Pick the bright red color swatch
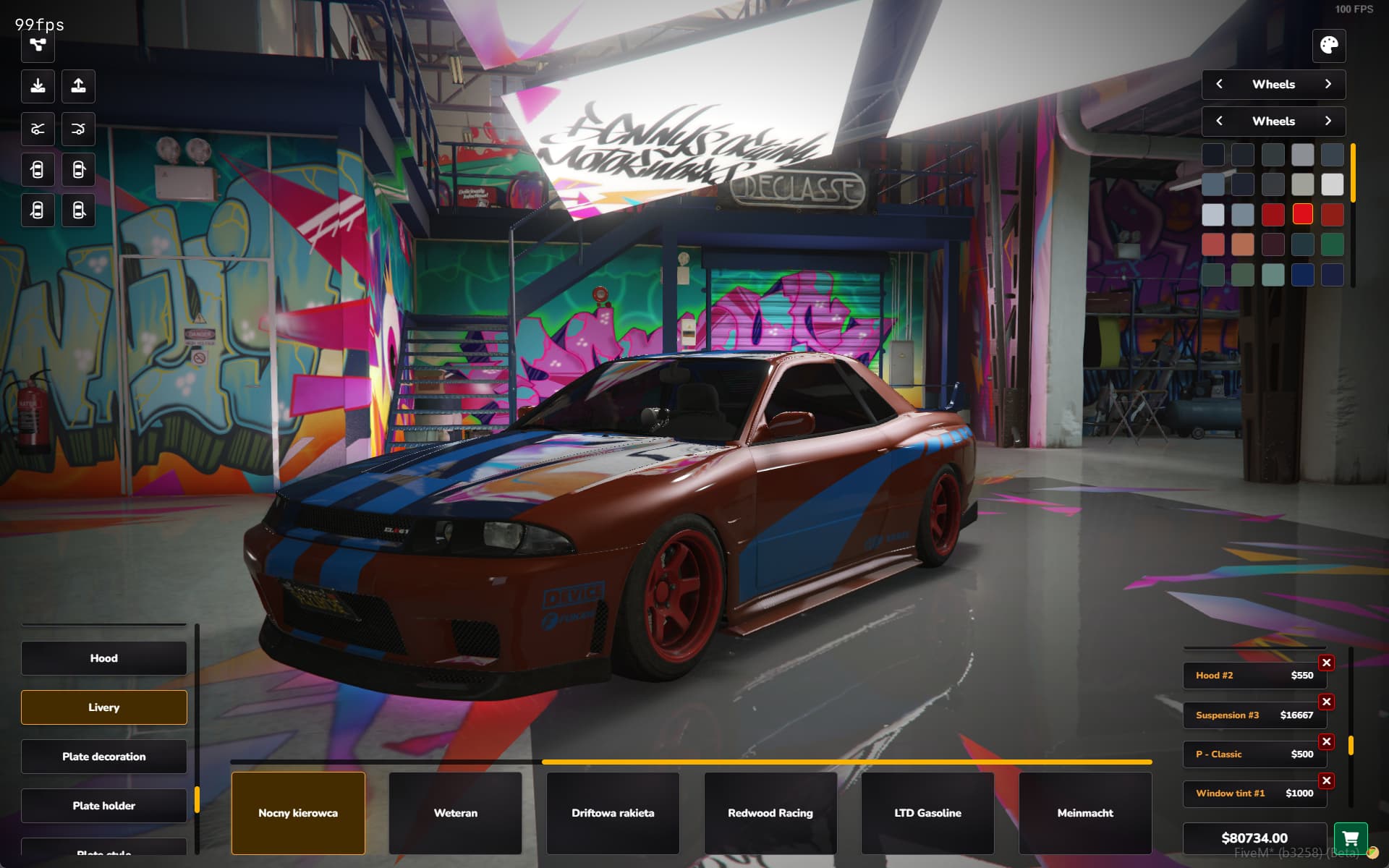Screen dimensions: 1389x868 [x=1302, y=214]
